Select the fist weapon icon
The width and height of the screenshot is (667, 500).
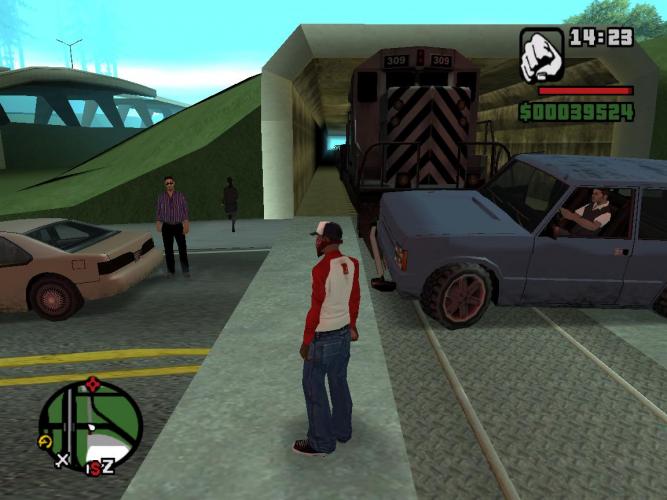click(541, 54)
